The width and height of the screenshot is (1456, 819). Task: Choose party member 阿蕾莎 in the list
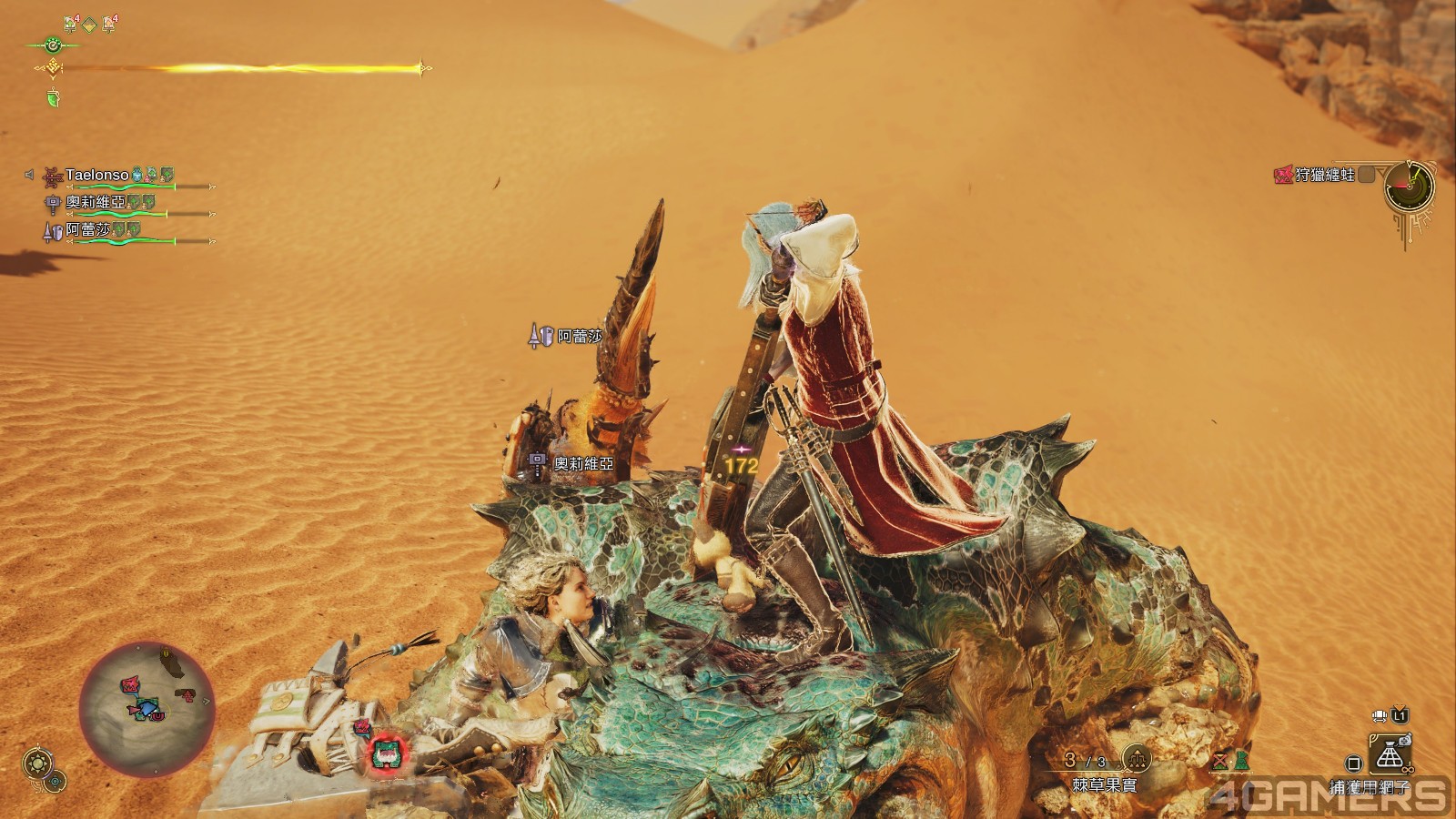87,230
